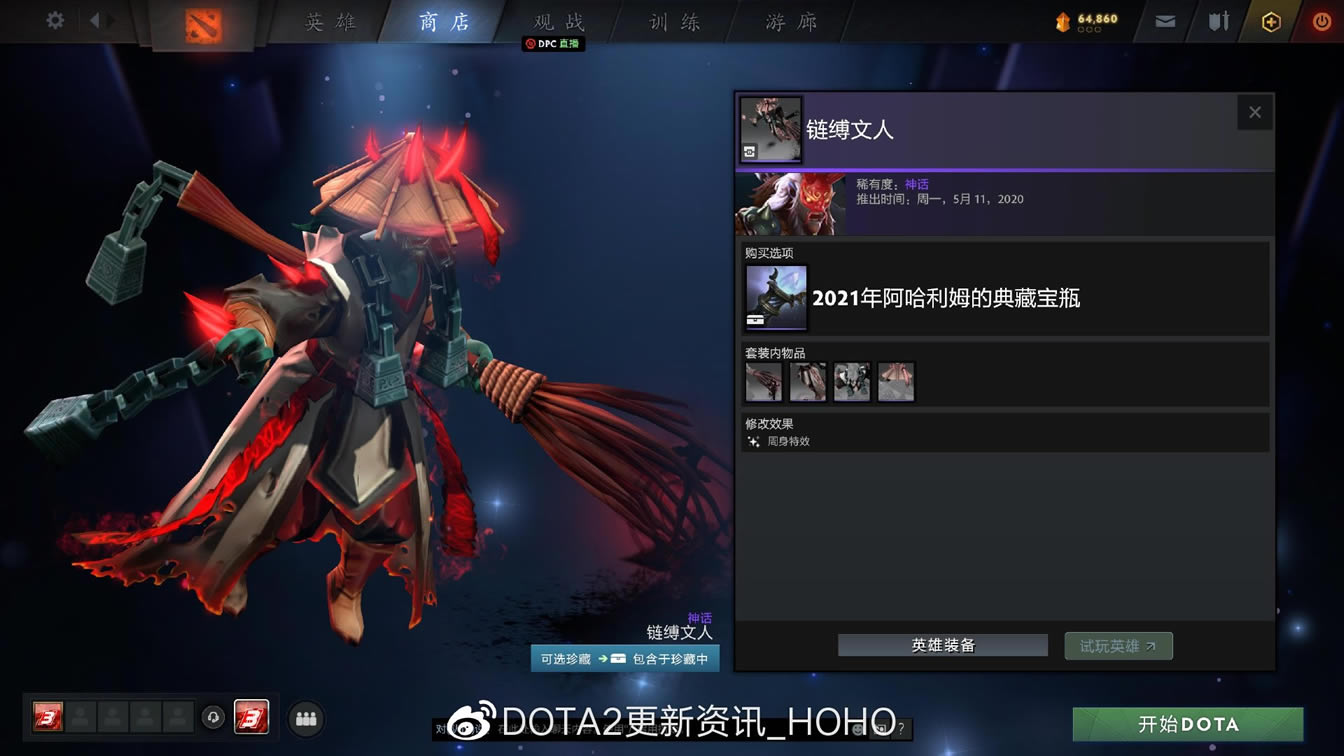This screenshot has height=756, width=1344.
Task: Click the eye preview toggle on 链缚文人 thumbnail
Action: click(748, 152)
